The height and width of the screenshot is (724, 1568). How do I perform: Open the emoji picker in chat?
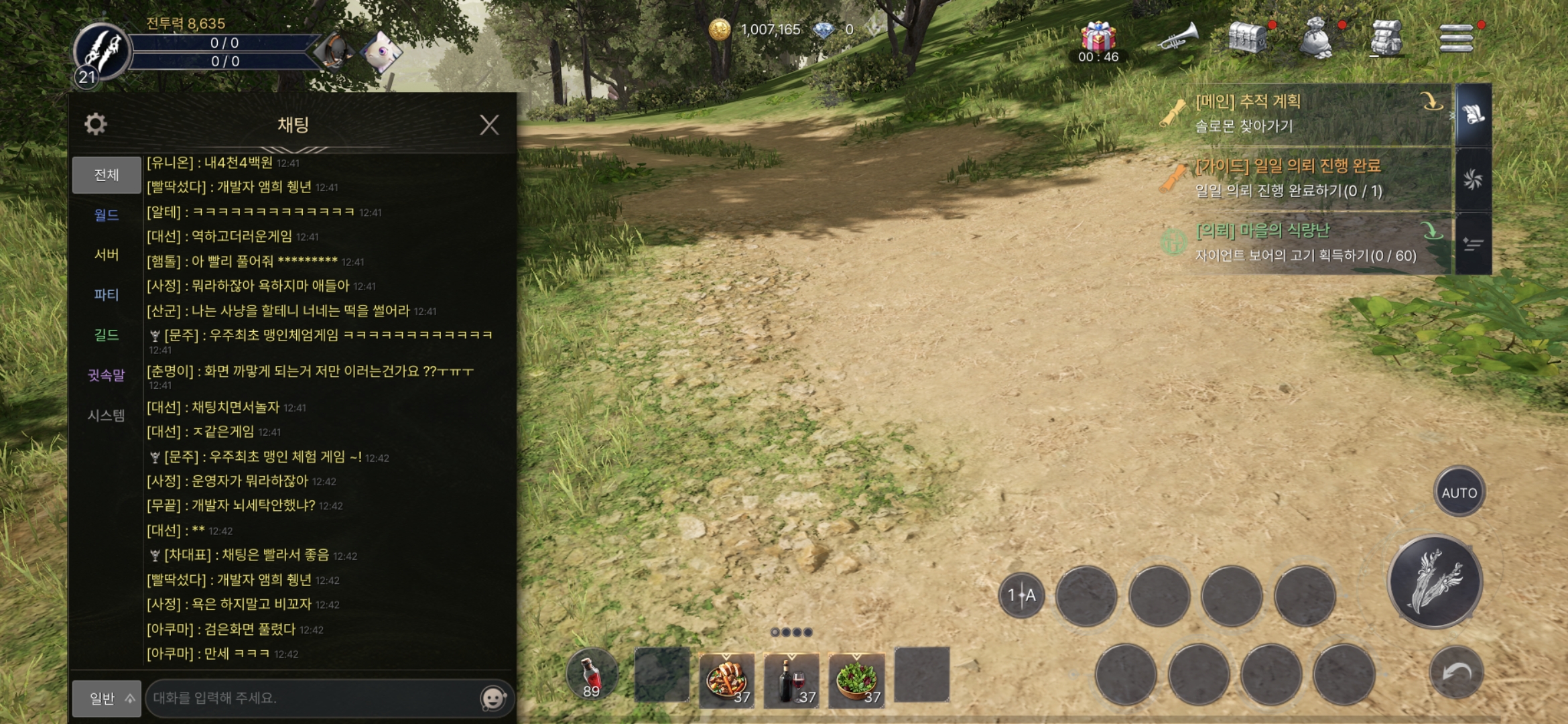[x=494, y=699]
